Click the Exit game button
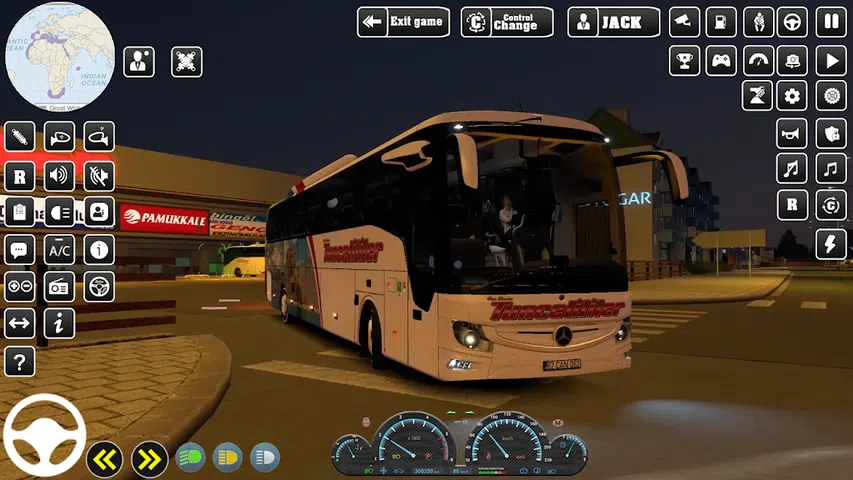This screenshot has width=853, height=480. coord(403,22)
